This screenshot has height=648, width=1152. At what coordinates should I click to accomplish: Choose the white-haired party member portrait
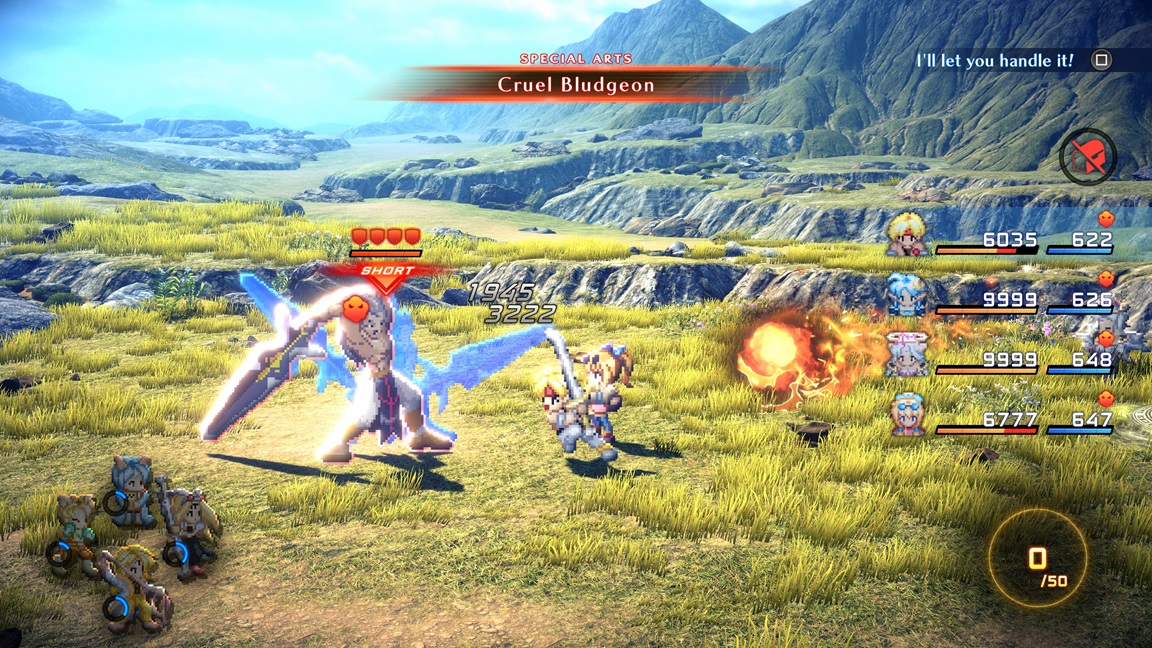coord(908,354)
